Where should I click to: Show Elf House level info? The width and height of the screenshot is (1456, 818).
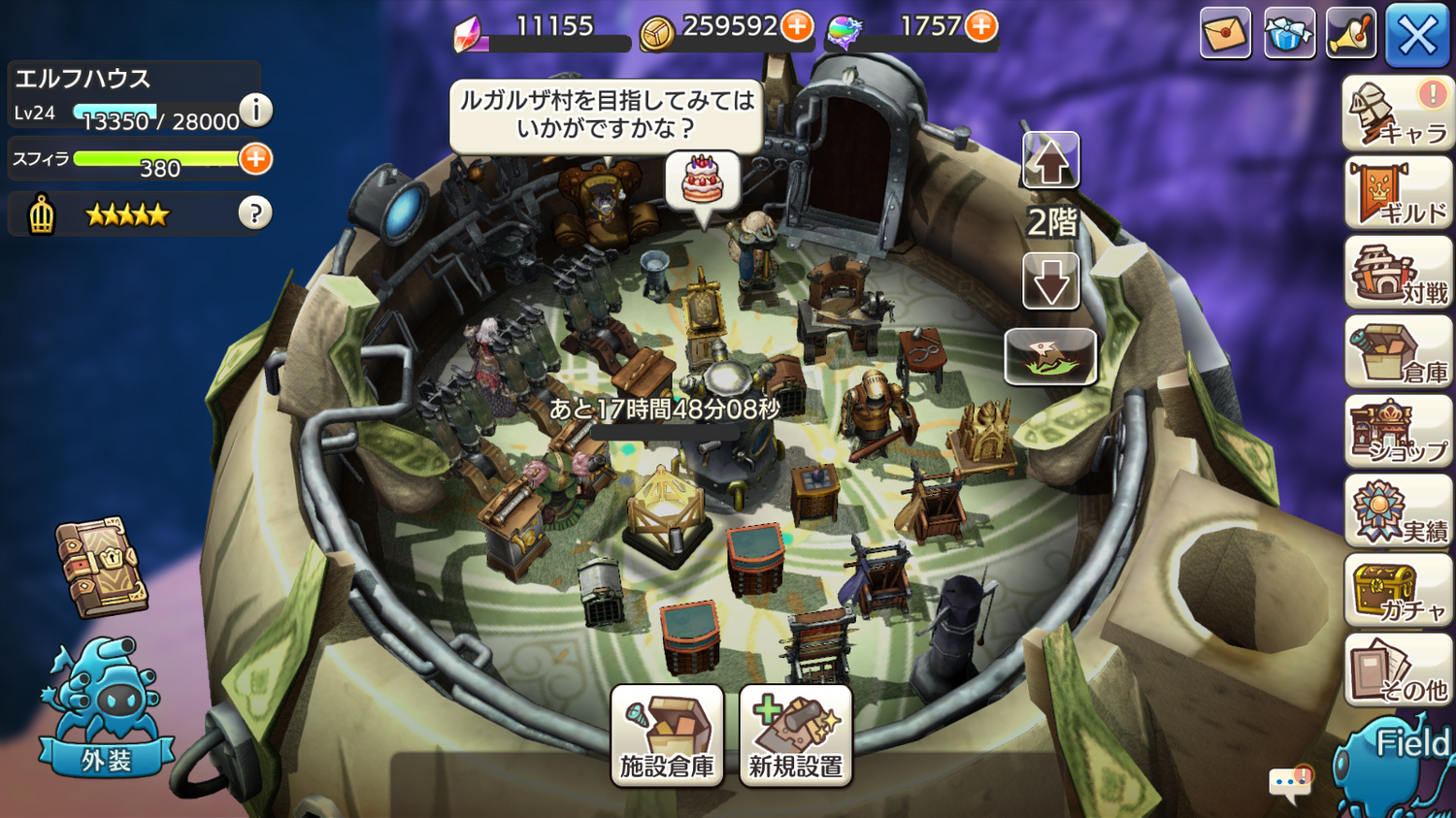255,111
